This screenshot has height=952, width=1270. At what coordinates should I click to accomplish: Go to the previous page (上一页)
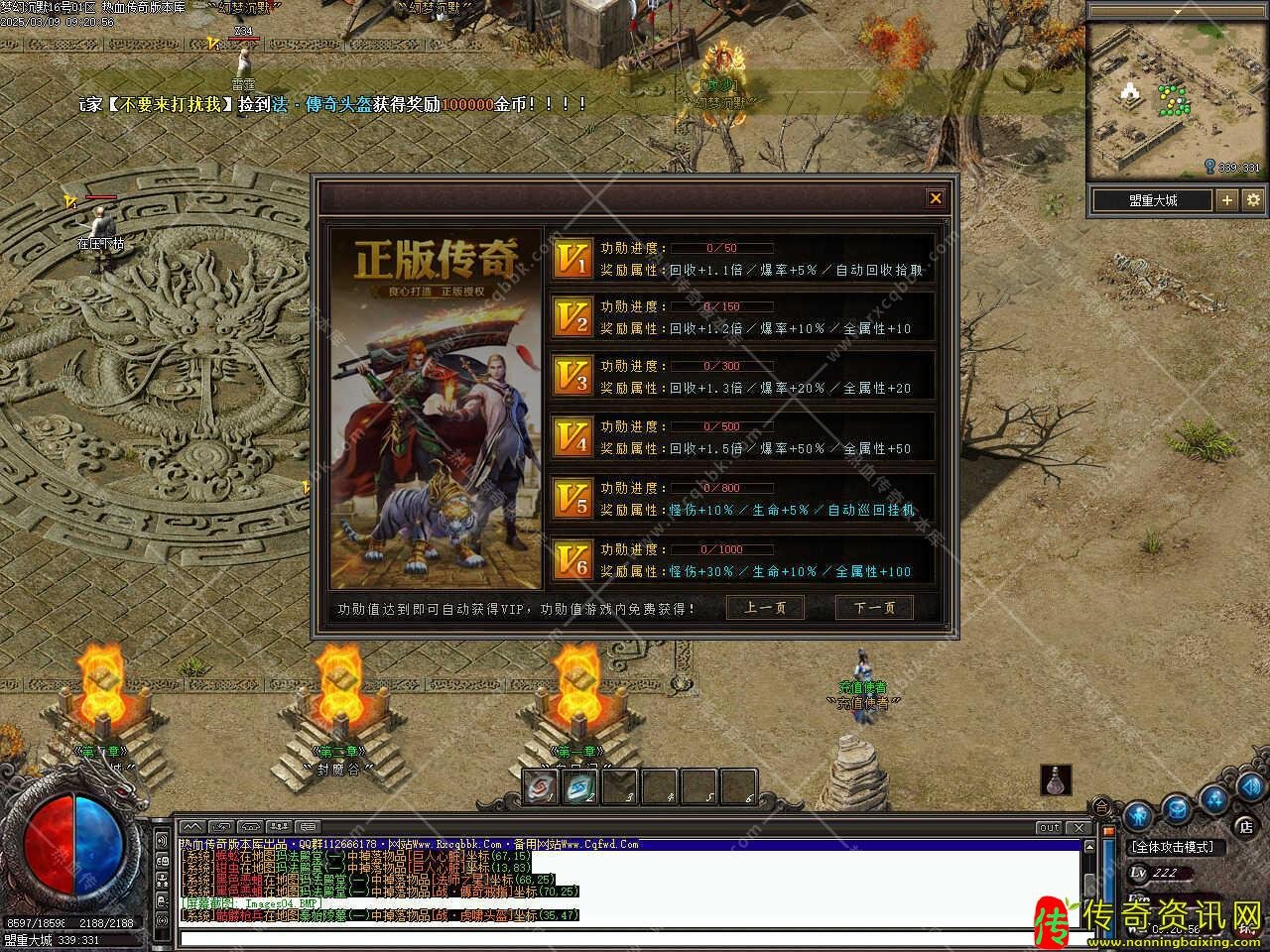click(x=765, y=608)
